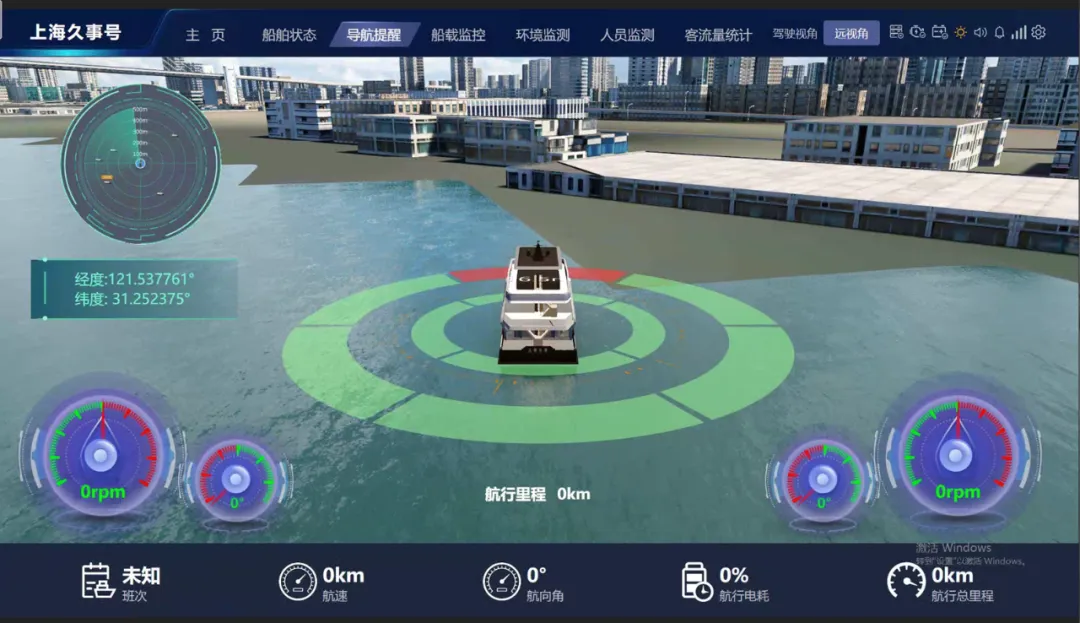Open the 船载监控 monitoring tab
The image size is (1080, 623).
click(458, 35)
